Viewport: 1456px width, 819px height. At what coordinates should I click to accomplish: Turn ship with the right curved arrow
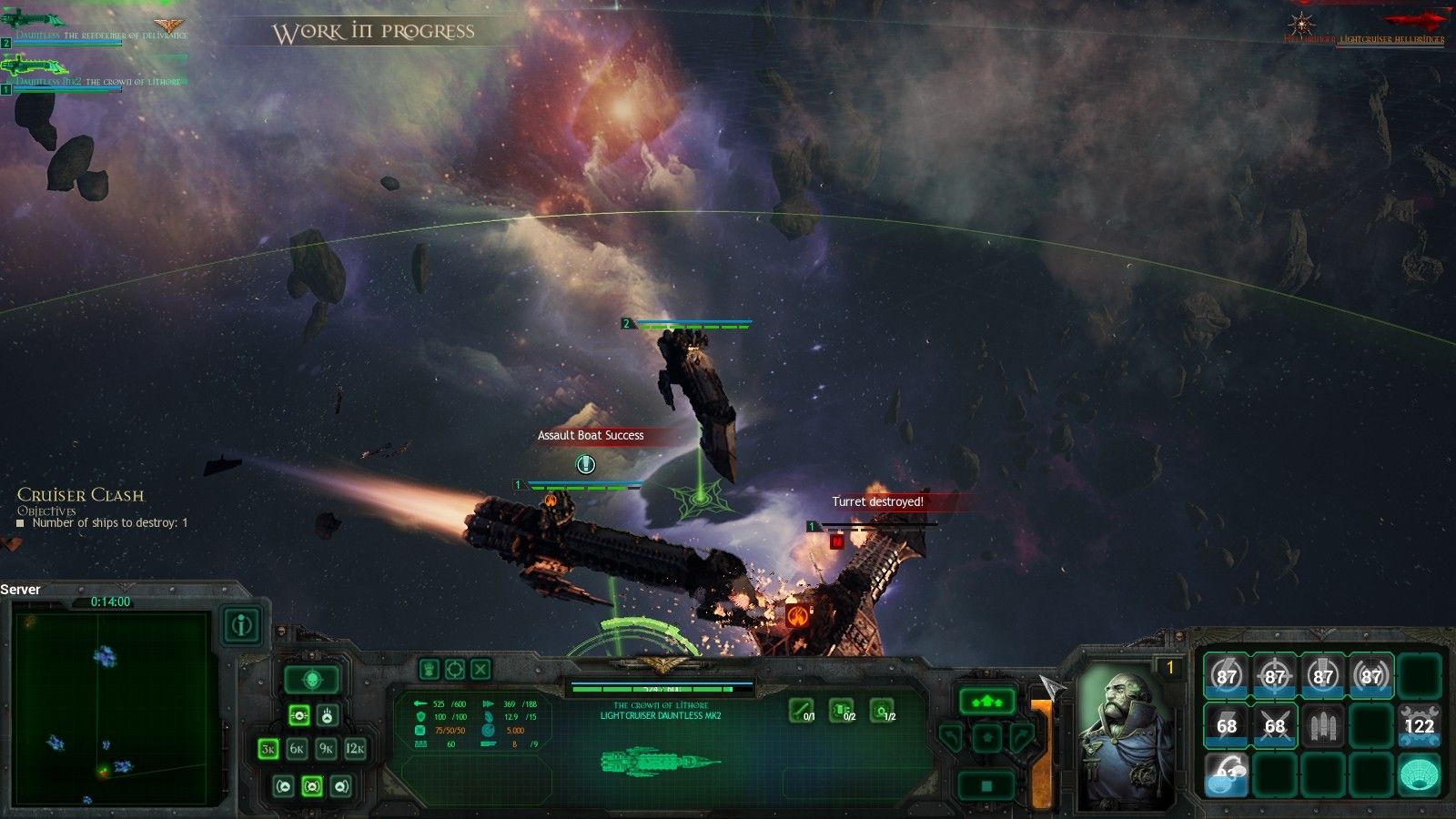click(1022, 737)
